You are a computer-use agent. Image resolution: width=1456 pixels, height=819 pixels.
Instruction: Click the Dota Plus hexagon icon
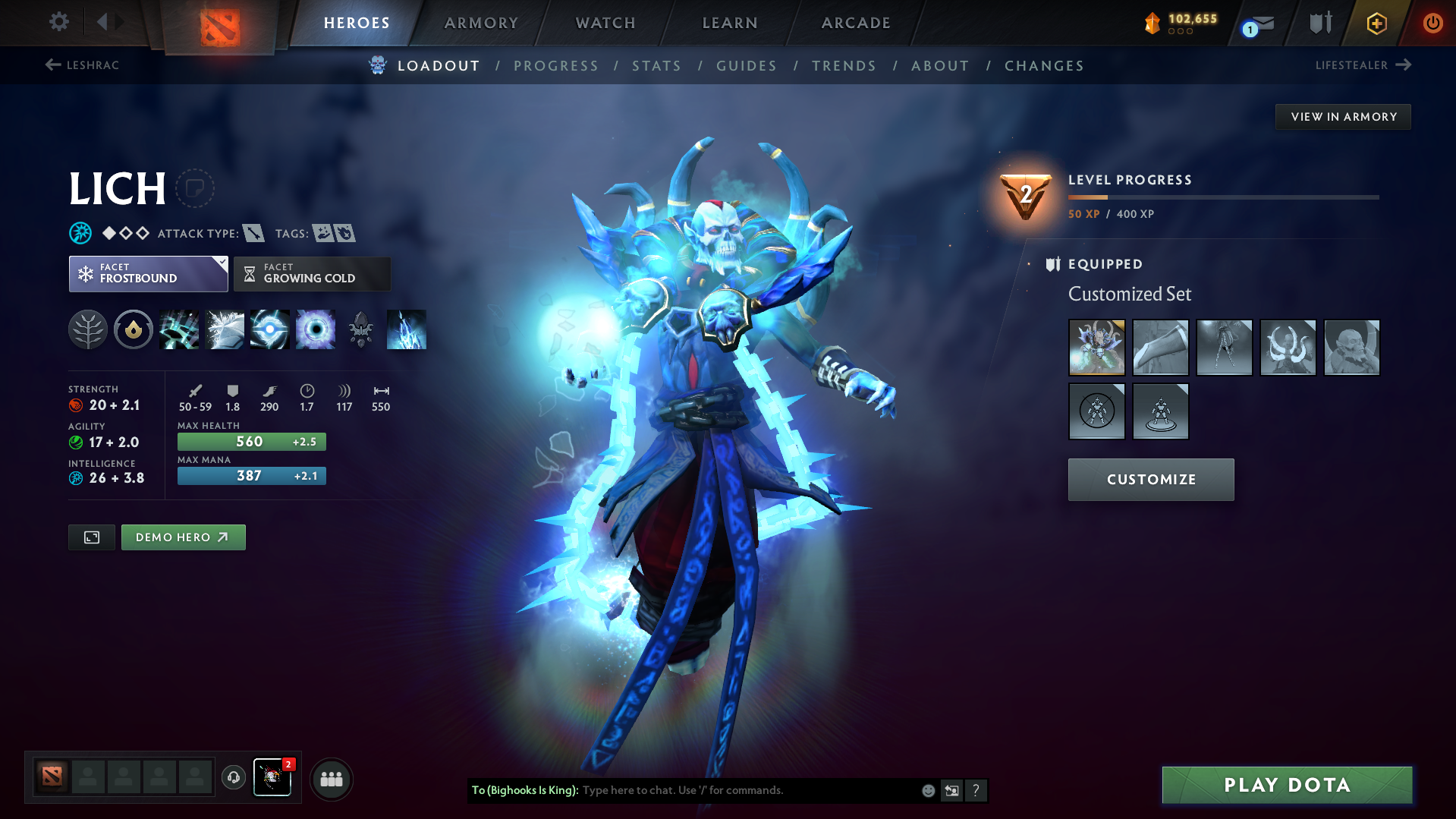click(1376, 23)
